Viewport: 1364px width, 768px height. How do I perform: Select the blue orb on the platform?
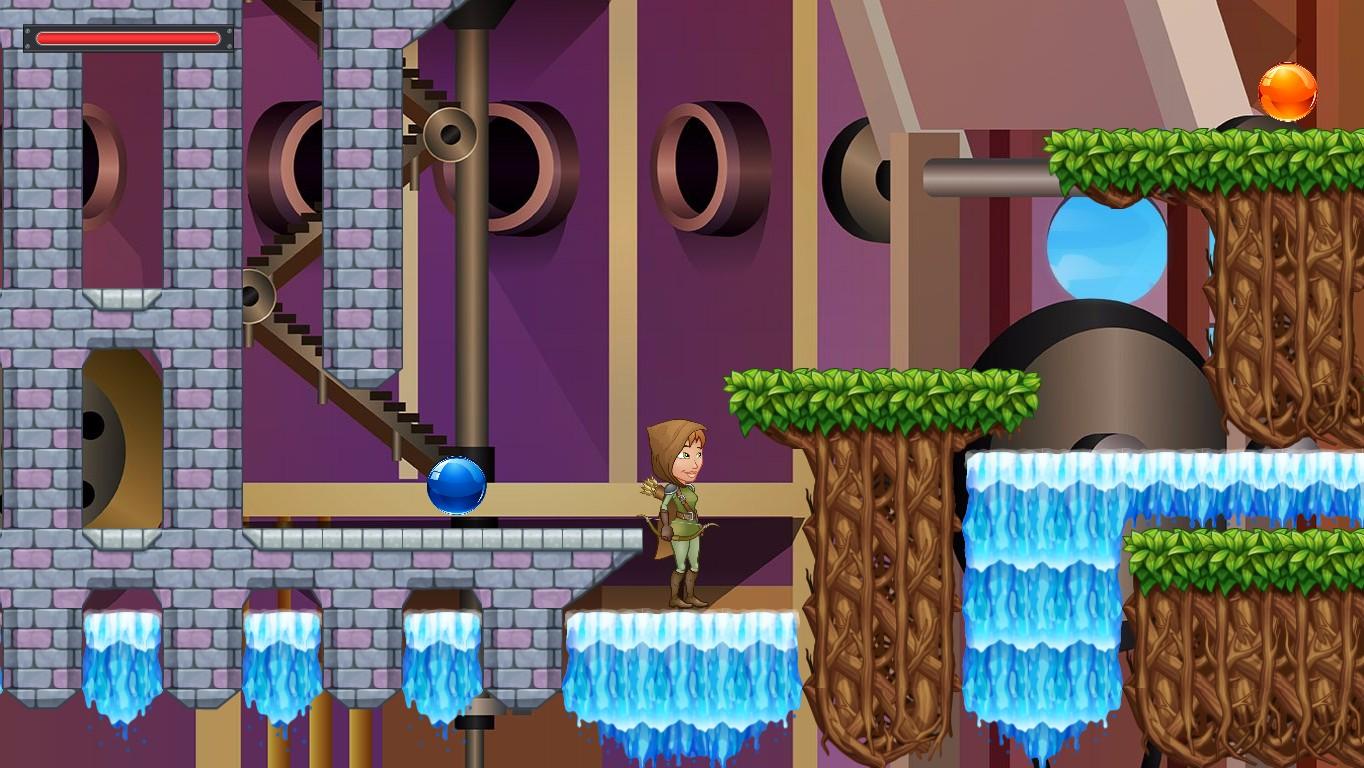pos(459,487)
